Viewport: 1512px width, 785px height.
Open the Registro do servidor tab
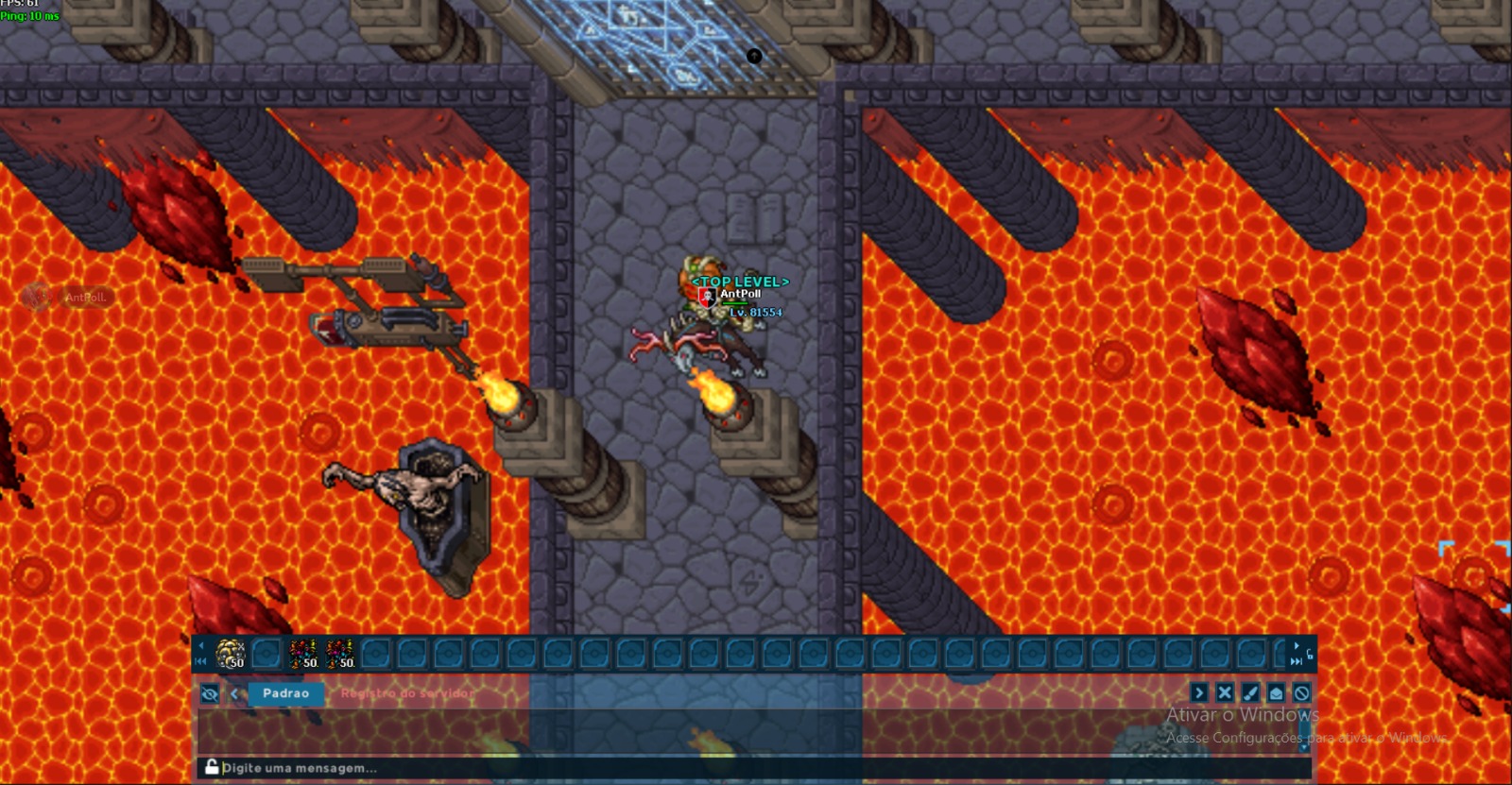click(407, 693)
